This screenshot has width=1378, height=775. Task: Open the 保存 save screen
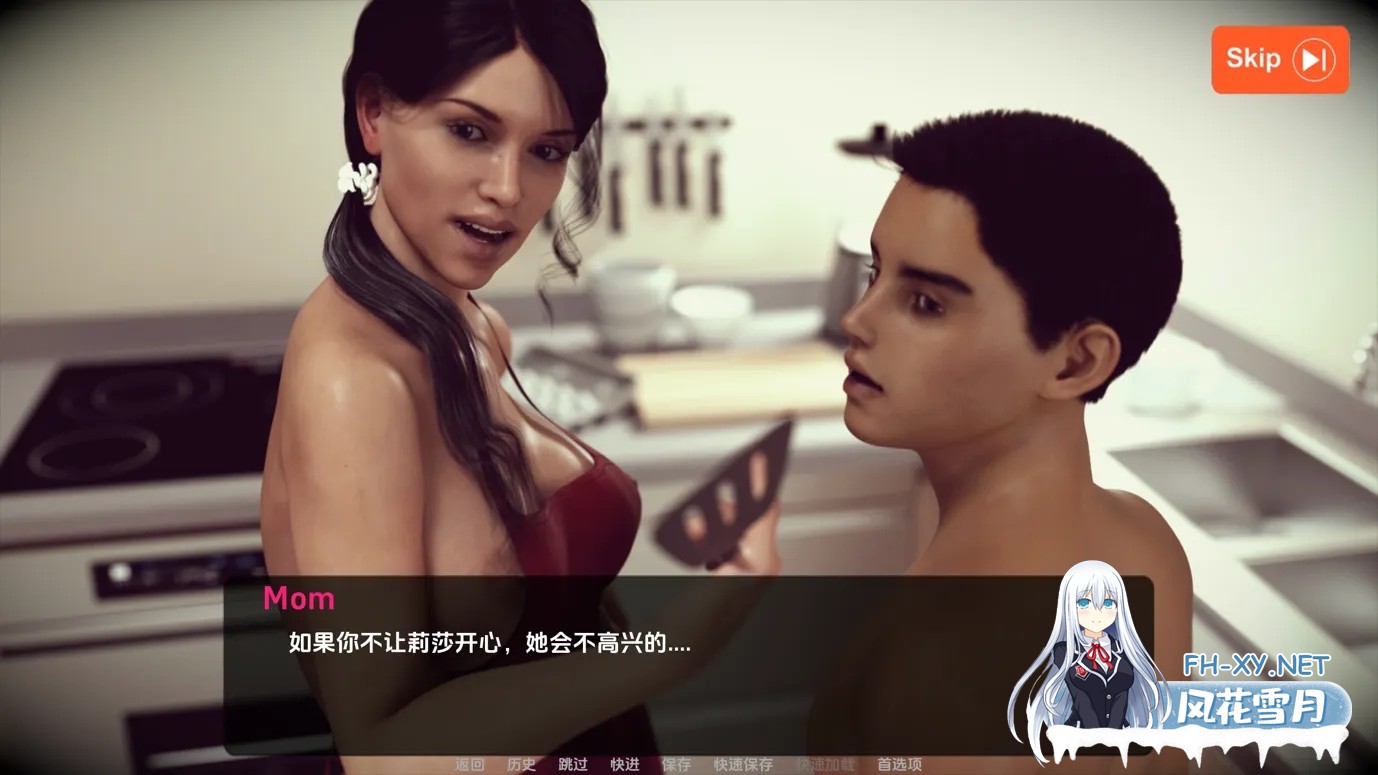coord(677,763)
